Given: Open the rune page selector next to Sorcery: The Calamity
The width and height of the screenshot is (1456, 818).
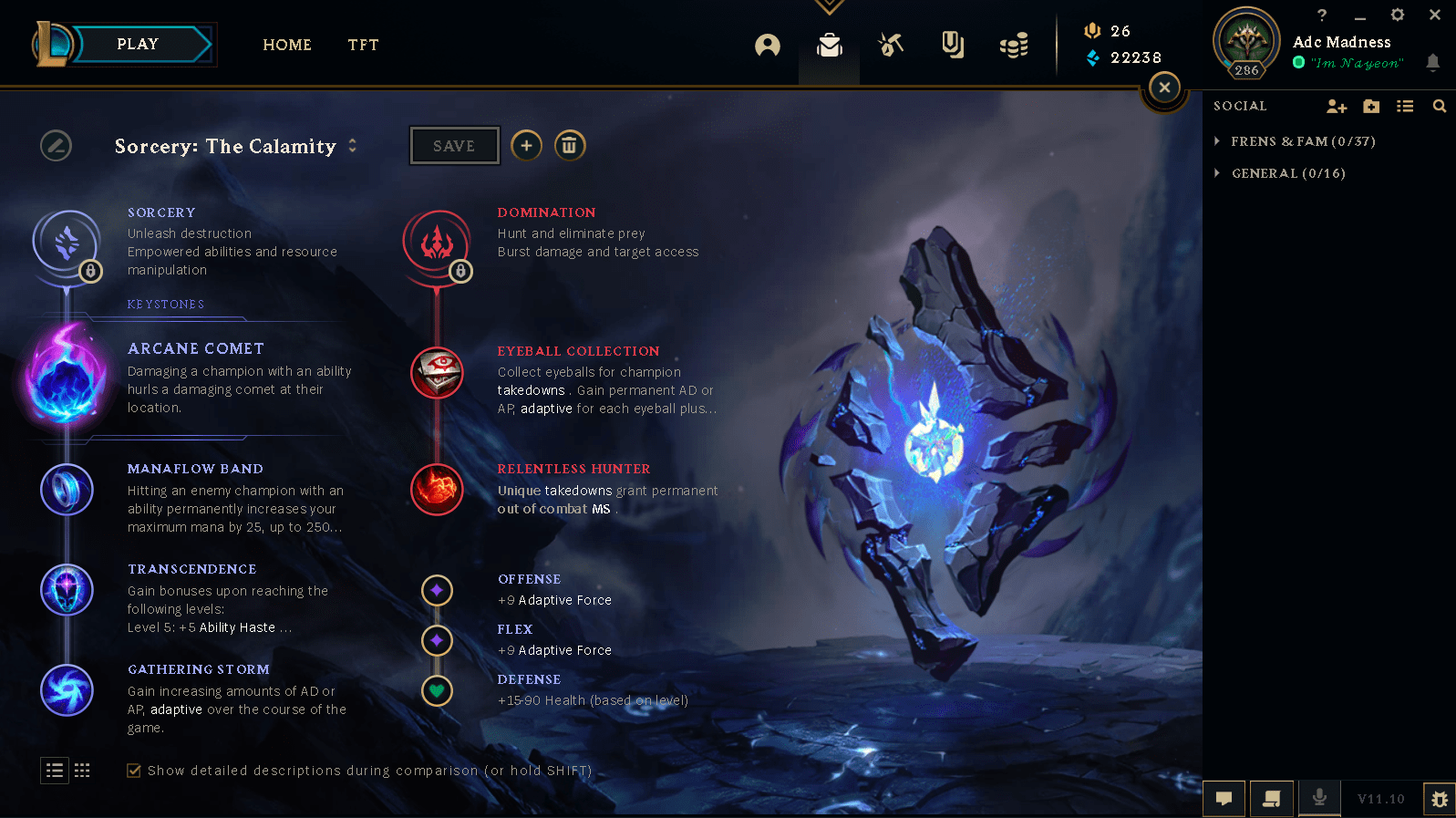Looking at the screenshot, I should tap(353, 146).
